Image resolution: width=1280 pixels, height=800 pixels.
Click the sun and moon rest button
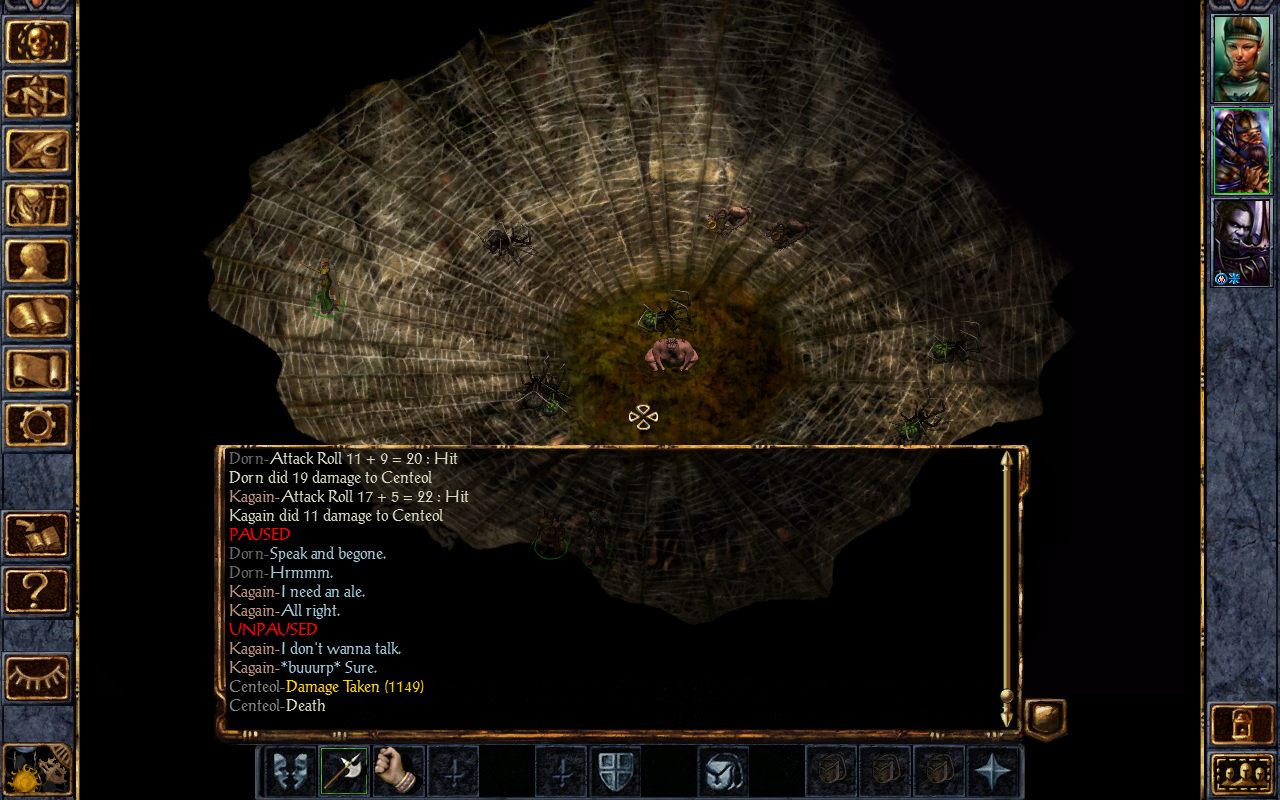38,770
